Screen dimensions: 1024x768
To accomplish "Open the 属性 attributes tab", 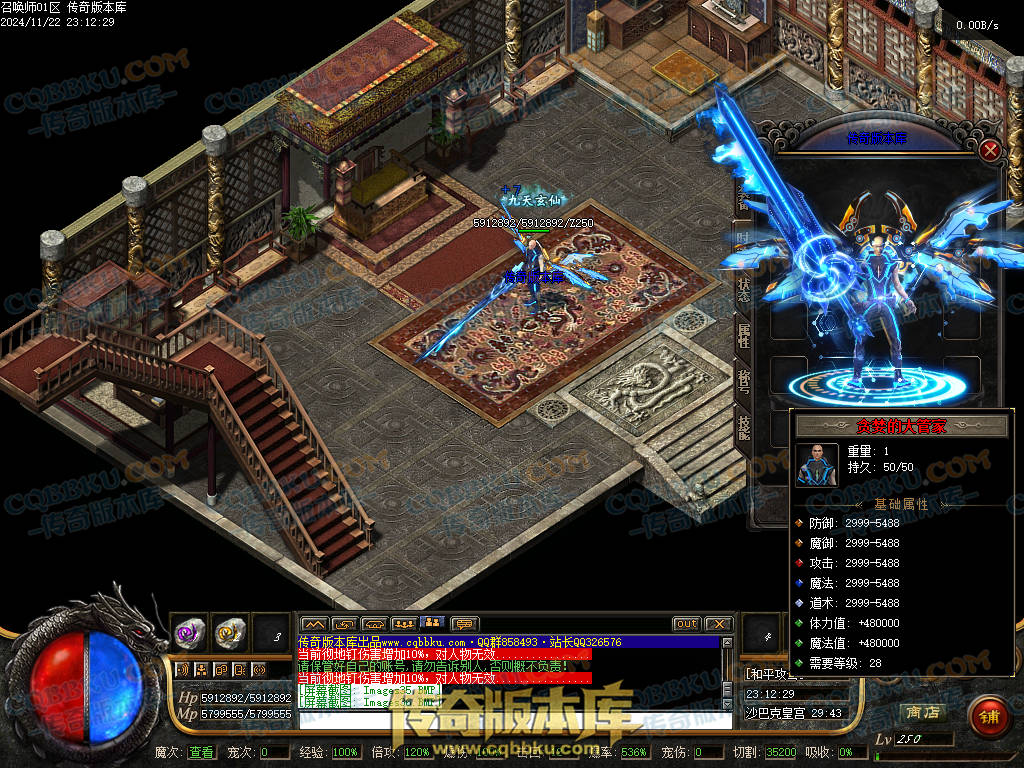I will click(744, 335).
